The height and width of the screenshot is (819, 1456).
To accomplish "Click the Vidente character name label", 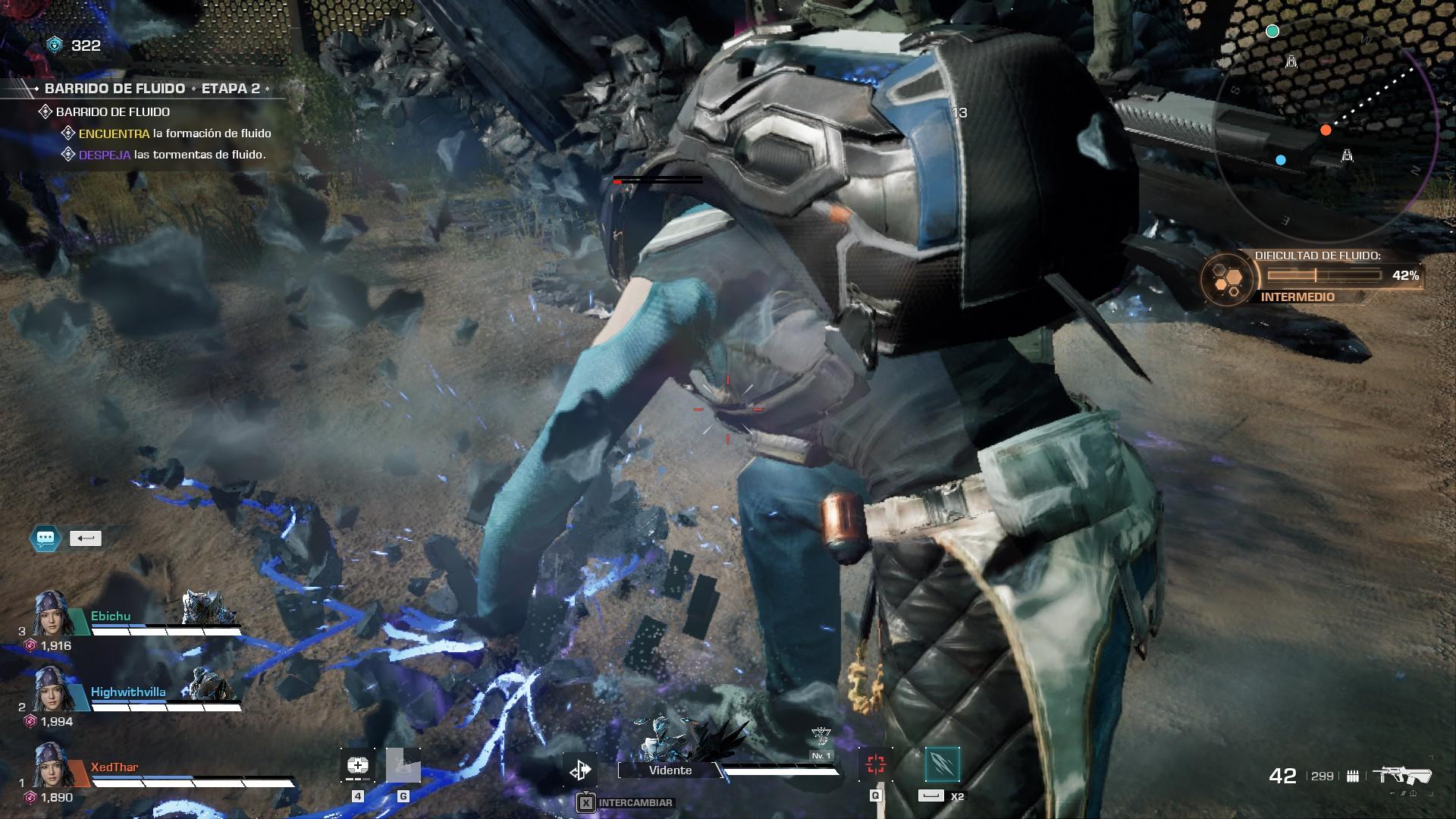I will tap(670, 770).
